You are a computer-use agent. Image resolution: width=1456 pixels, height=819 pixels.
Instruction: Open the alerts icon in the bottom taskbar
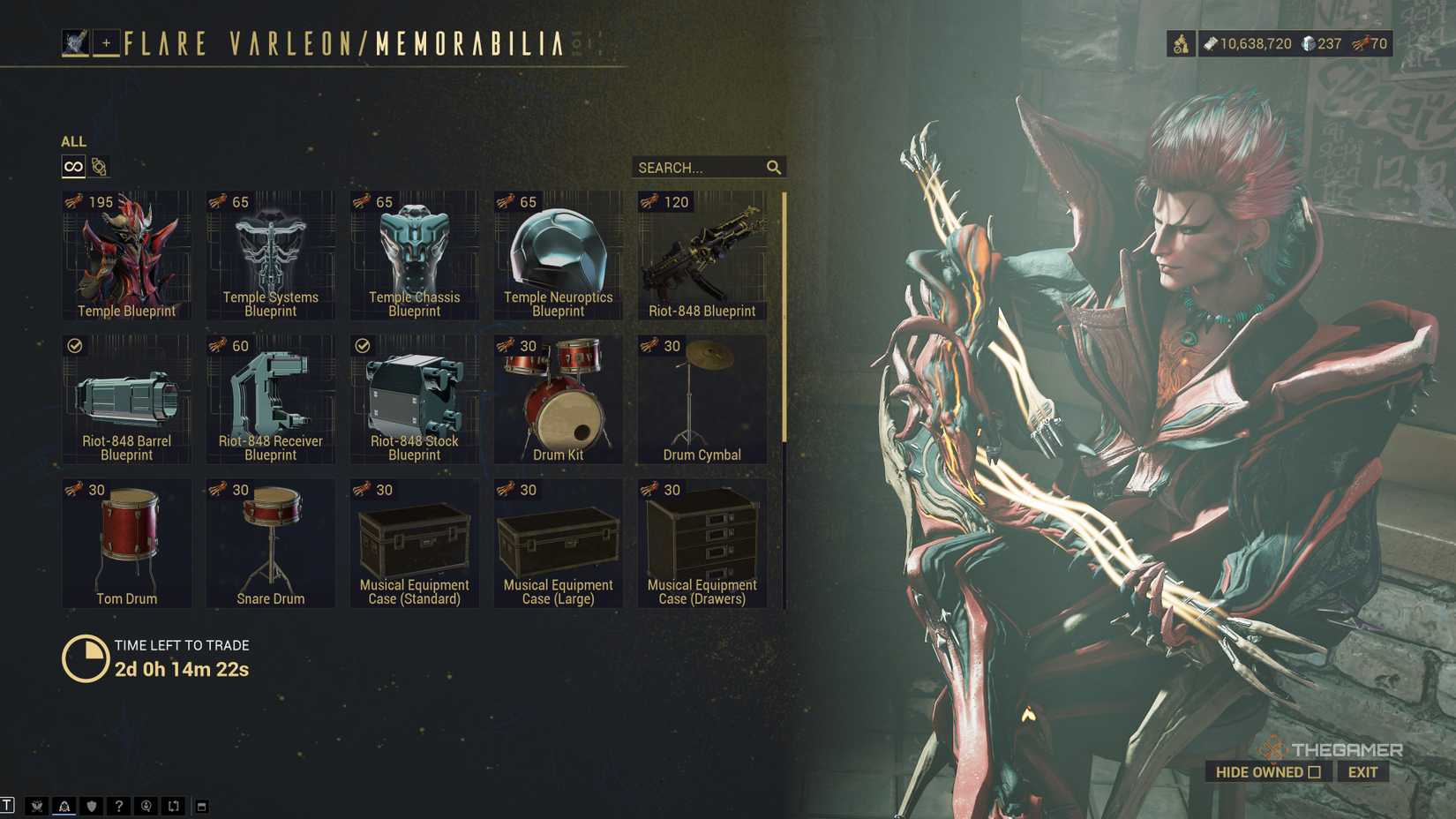point(63,805)
